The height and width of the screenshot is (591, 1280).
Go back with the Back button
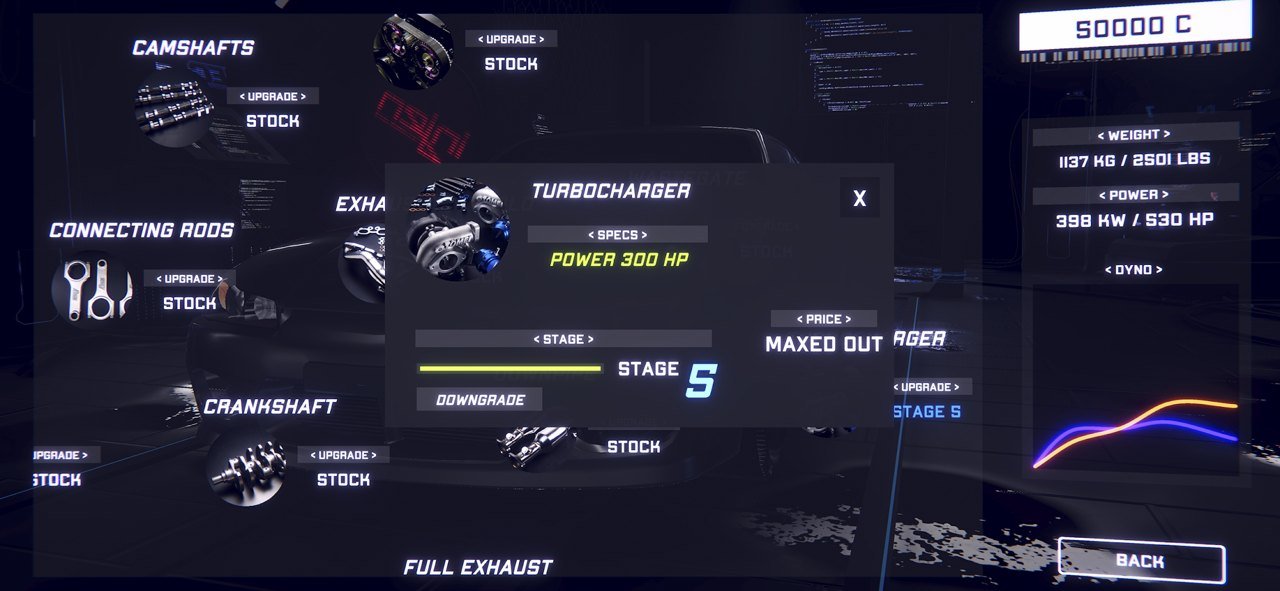click(1141, 561)
